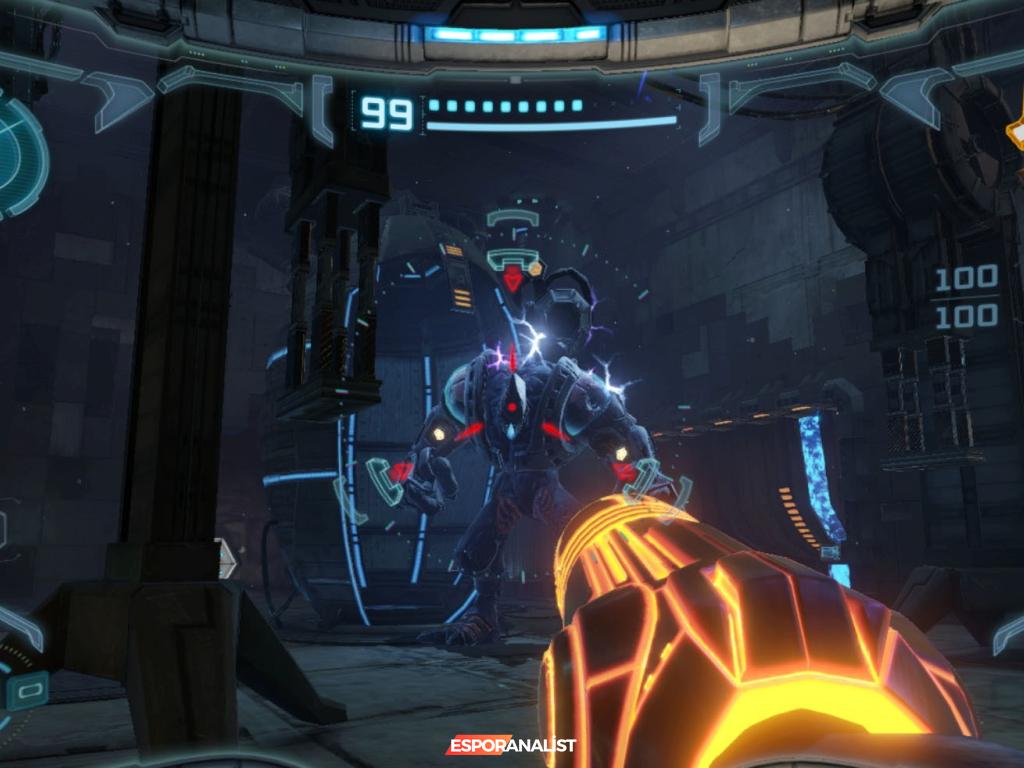Open the orange minimap room marker
Viewport: 1024px width, 768px height.
click(1016, 130)
